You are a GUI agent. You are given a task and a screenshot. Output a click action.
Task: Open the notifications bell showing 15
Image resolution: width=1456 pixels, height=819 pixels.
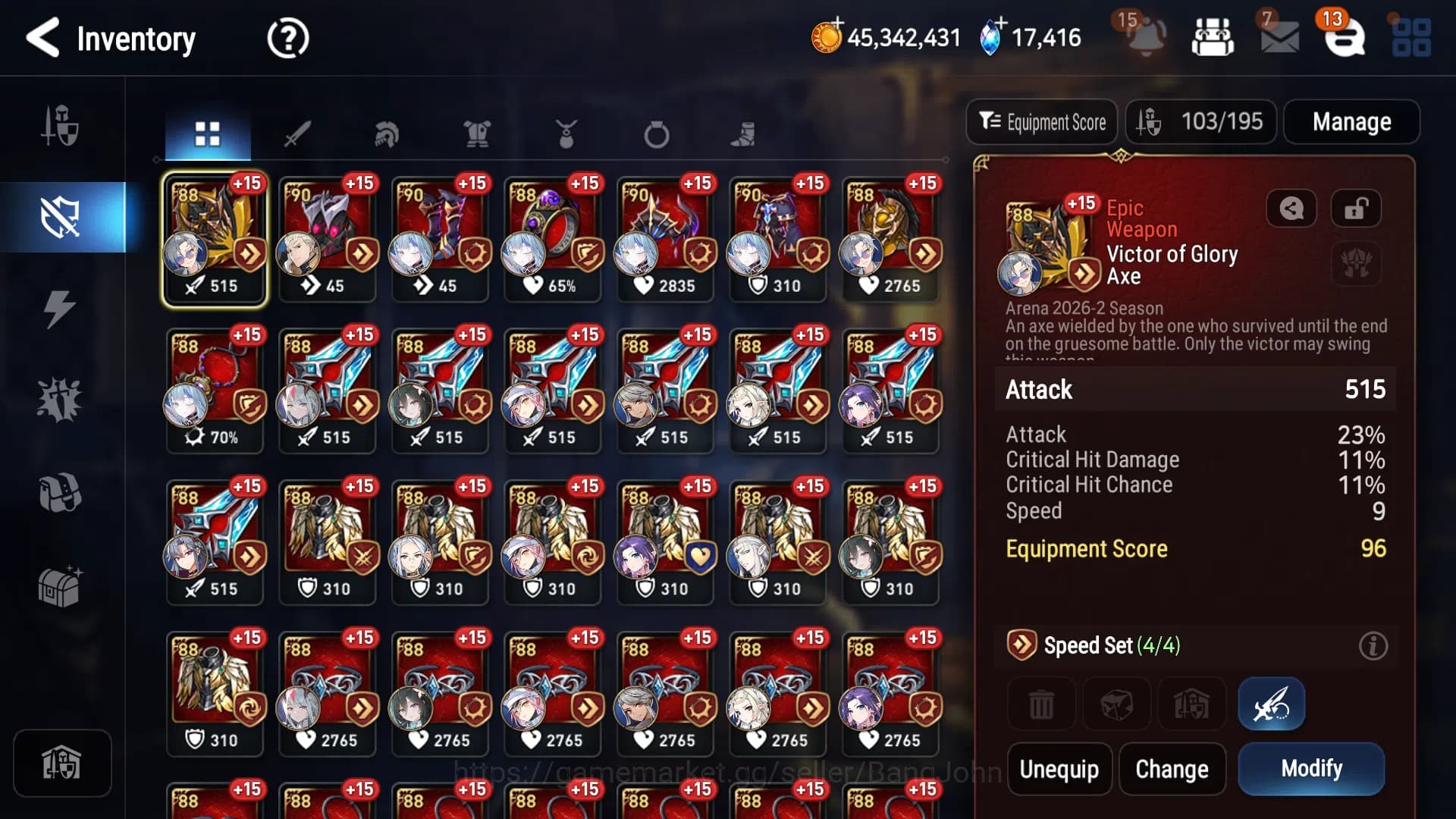pyautogui.click(x=1147, y=38)
